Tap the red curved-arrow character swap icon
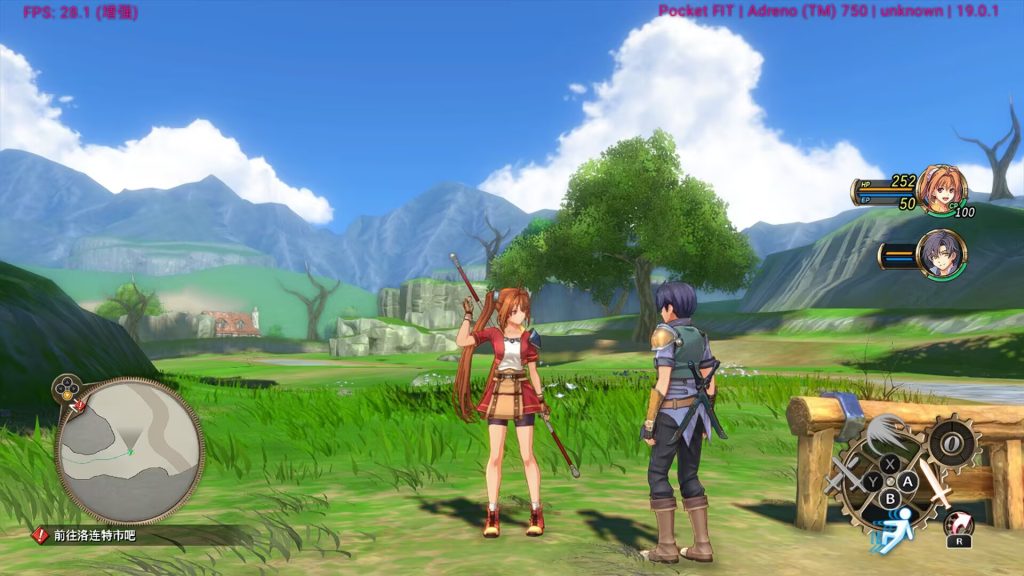 (956, 522)
